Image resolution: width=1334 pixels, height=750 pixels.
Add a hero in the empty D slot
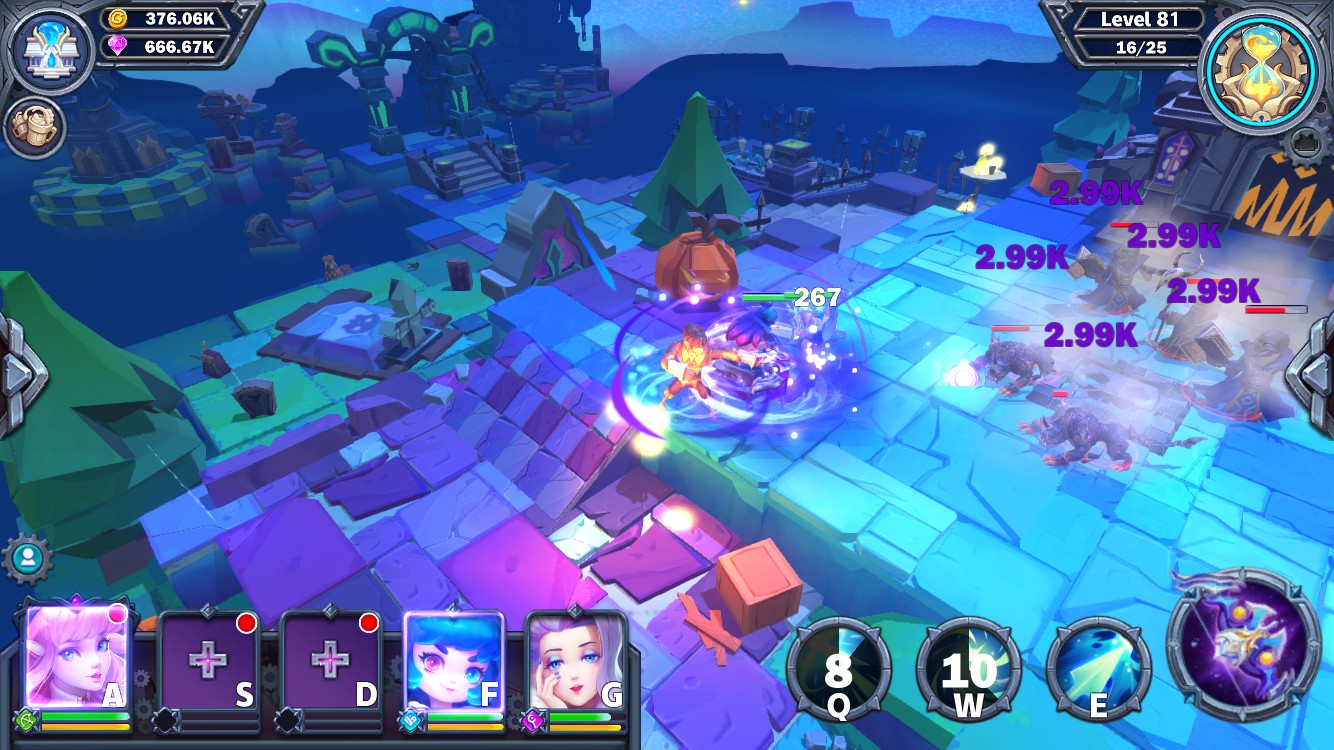coord(330,660)
